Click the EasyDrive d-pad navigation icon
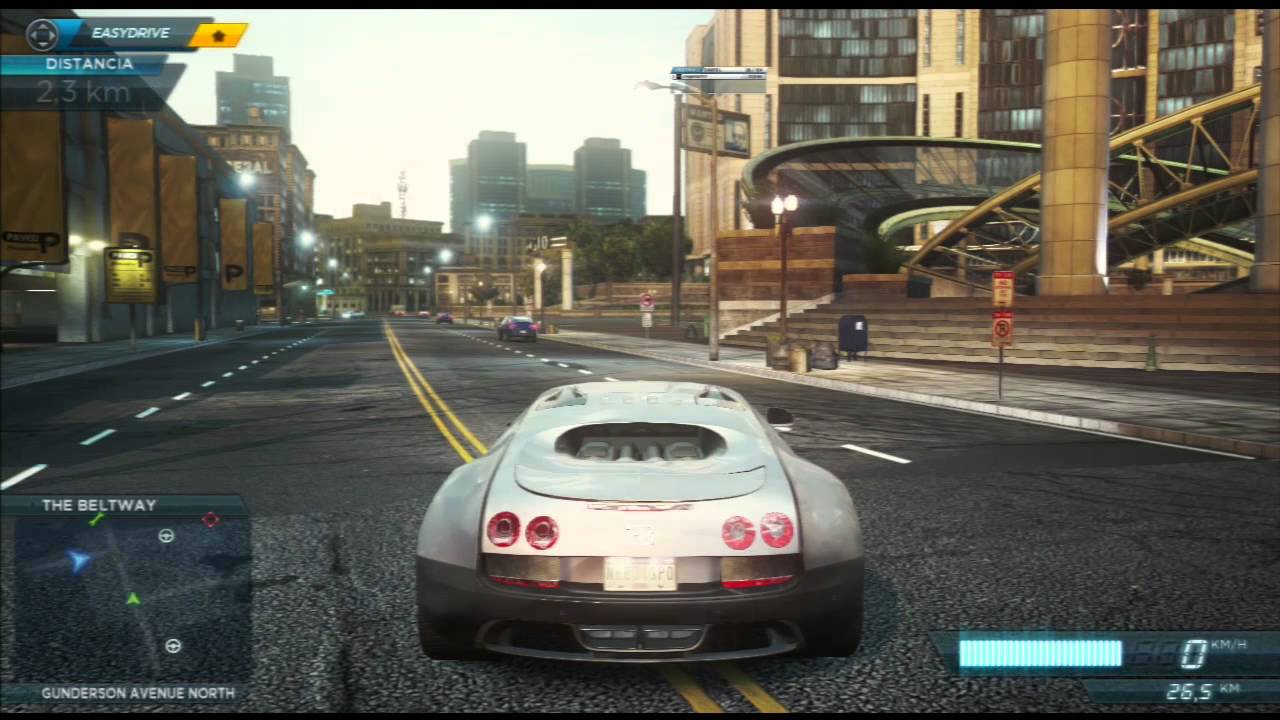This screenshot has height=720, width=1280. pos(41,33)
